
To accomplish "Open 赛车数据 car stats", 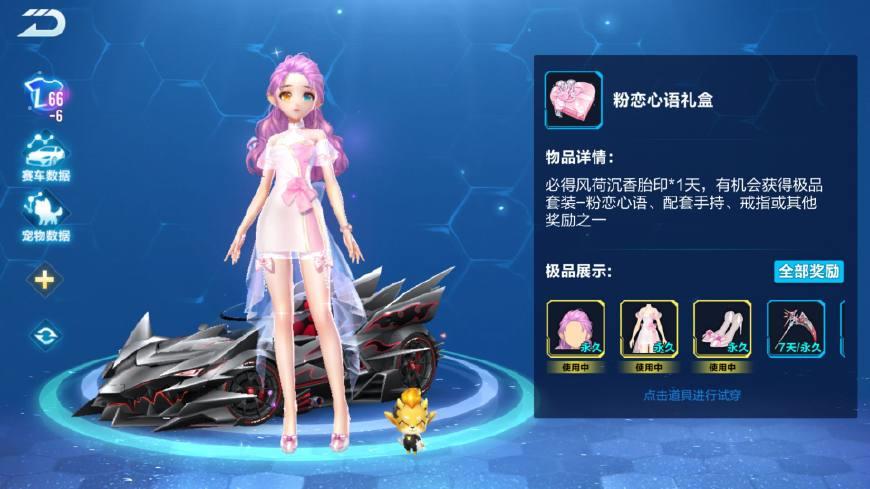I will point(45,156).
